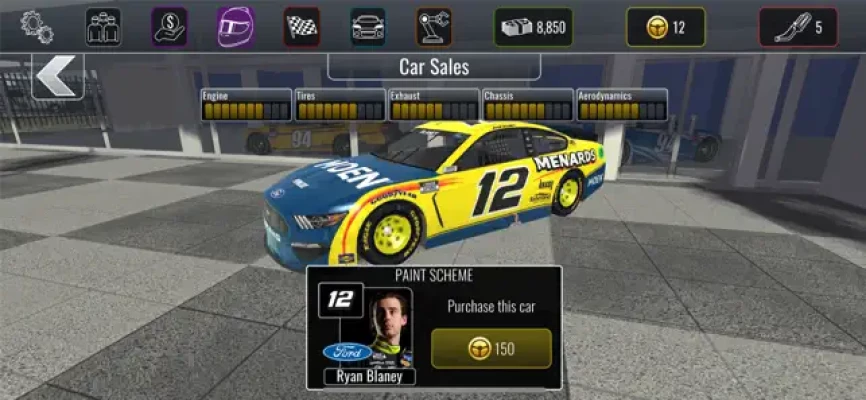Open the team crew icon
This screenshot has width=866, height=400.
click(x=103, y=27)
